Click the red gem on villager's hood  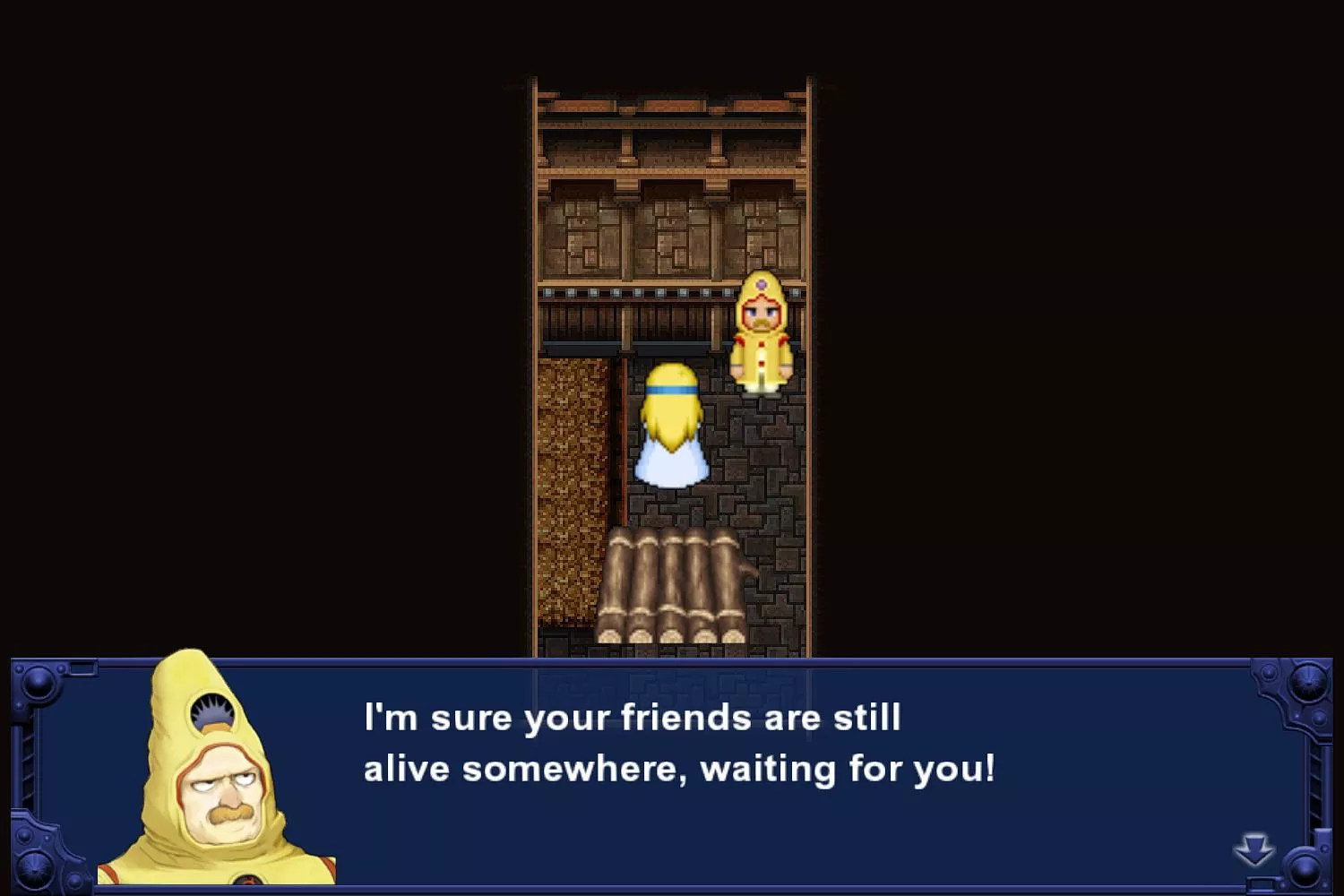pyautogui.click(x=761, y=286)
